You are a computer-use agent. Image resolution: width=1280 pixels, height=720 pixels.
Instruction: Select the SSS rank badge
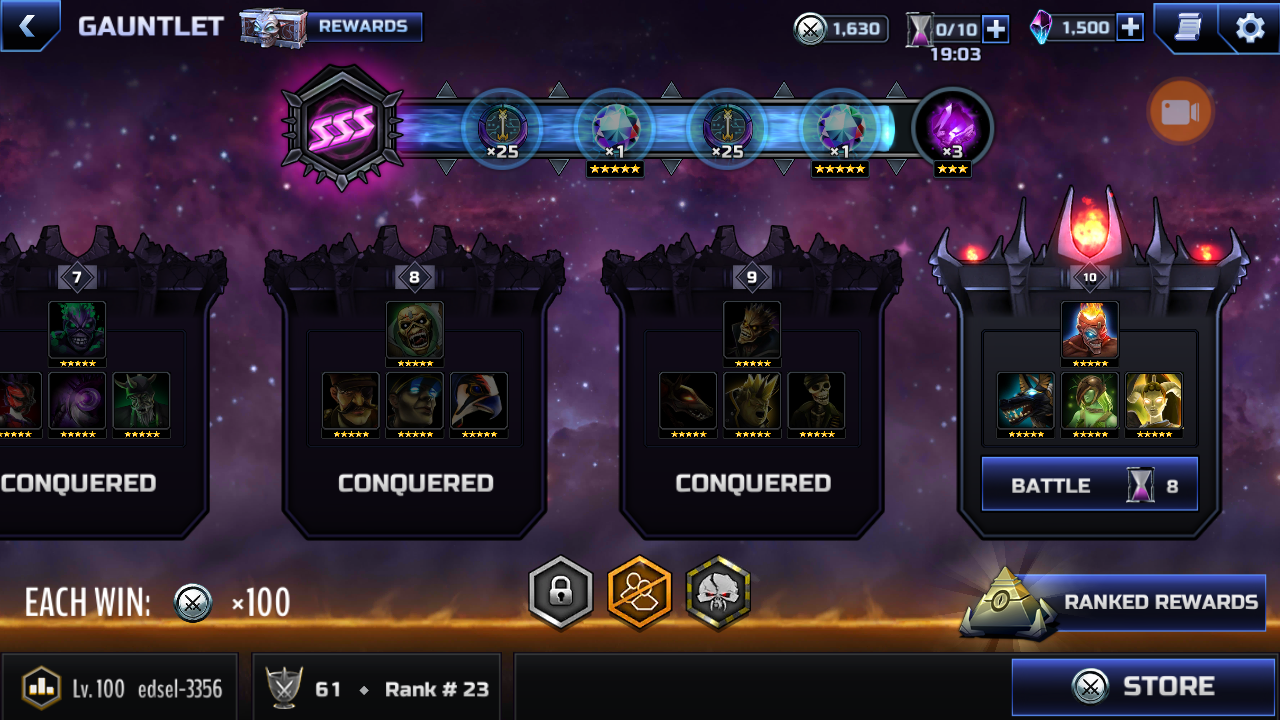(x=342, y=127)
